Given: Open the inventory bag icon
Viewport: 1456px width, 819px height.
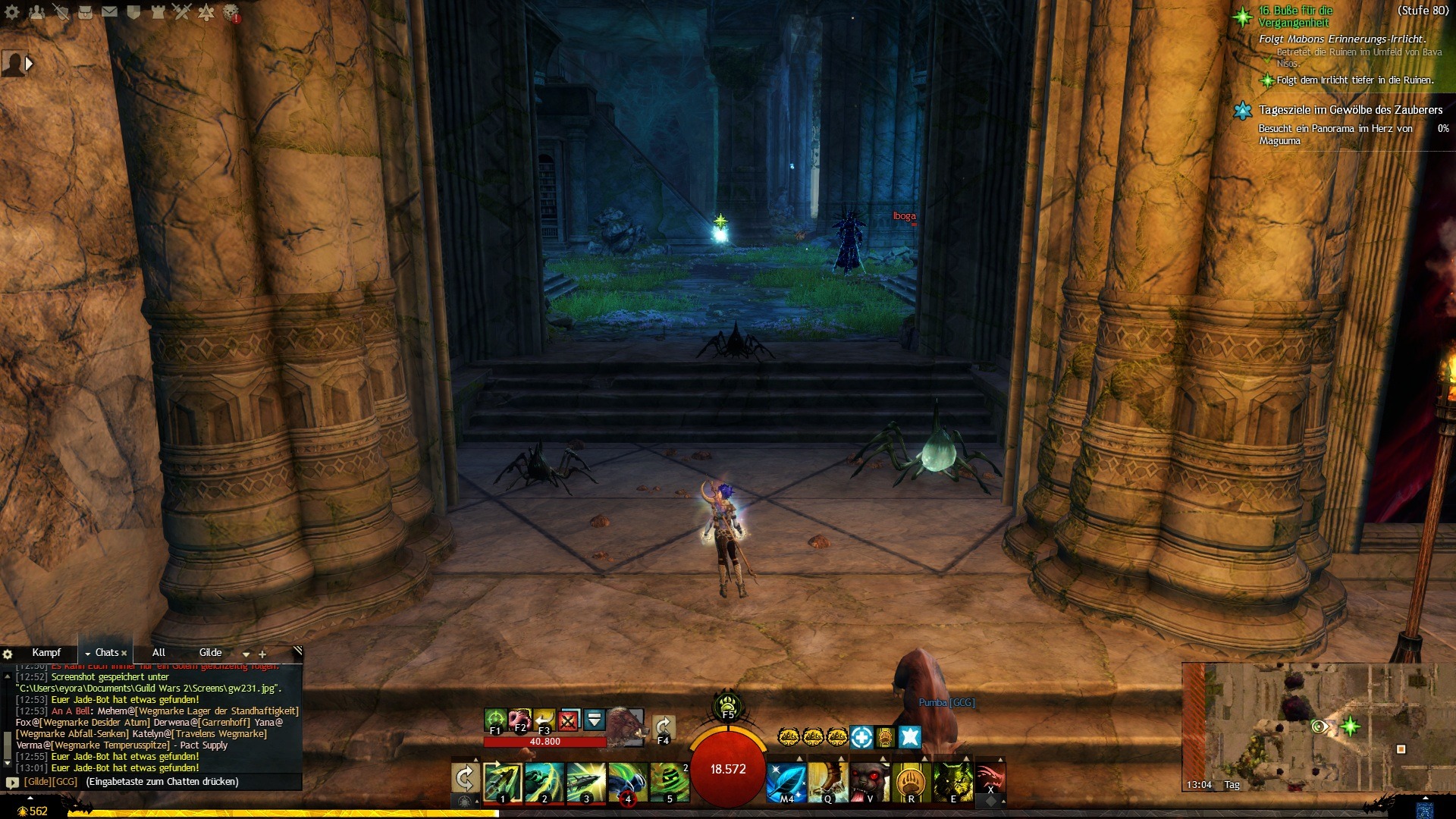Looking at the screenshot, I should (x=85, y=12).
